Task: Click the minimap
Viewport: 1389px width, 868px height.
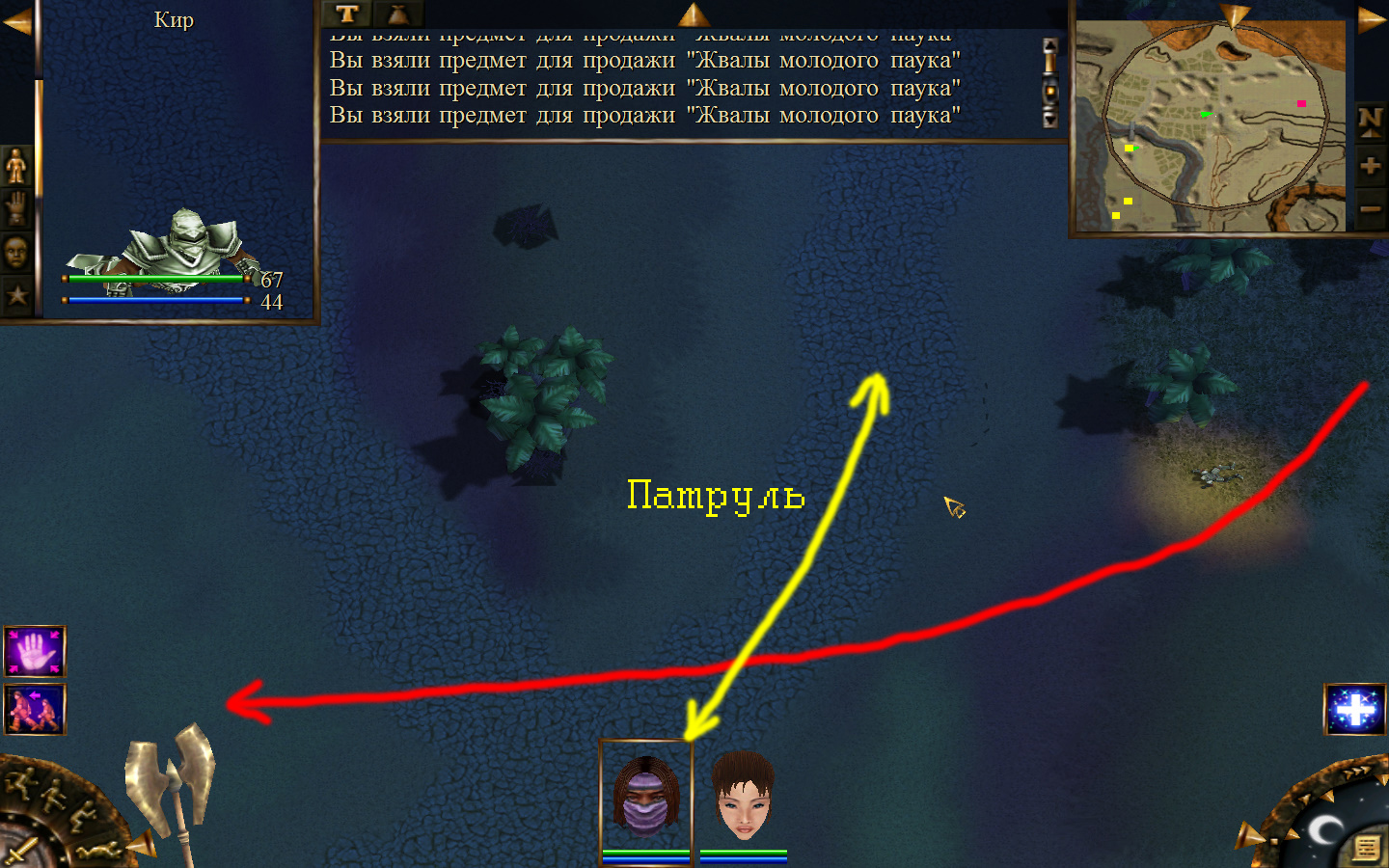Action: [x=1211, y=125]
